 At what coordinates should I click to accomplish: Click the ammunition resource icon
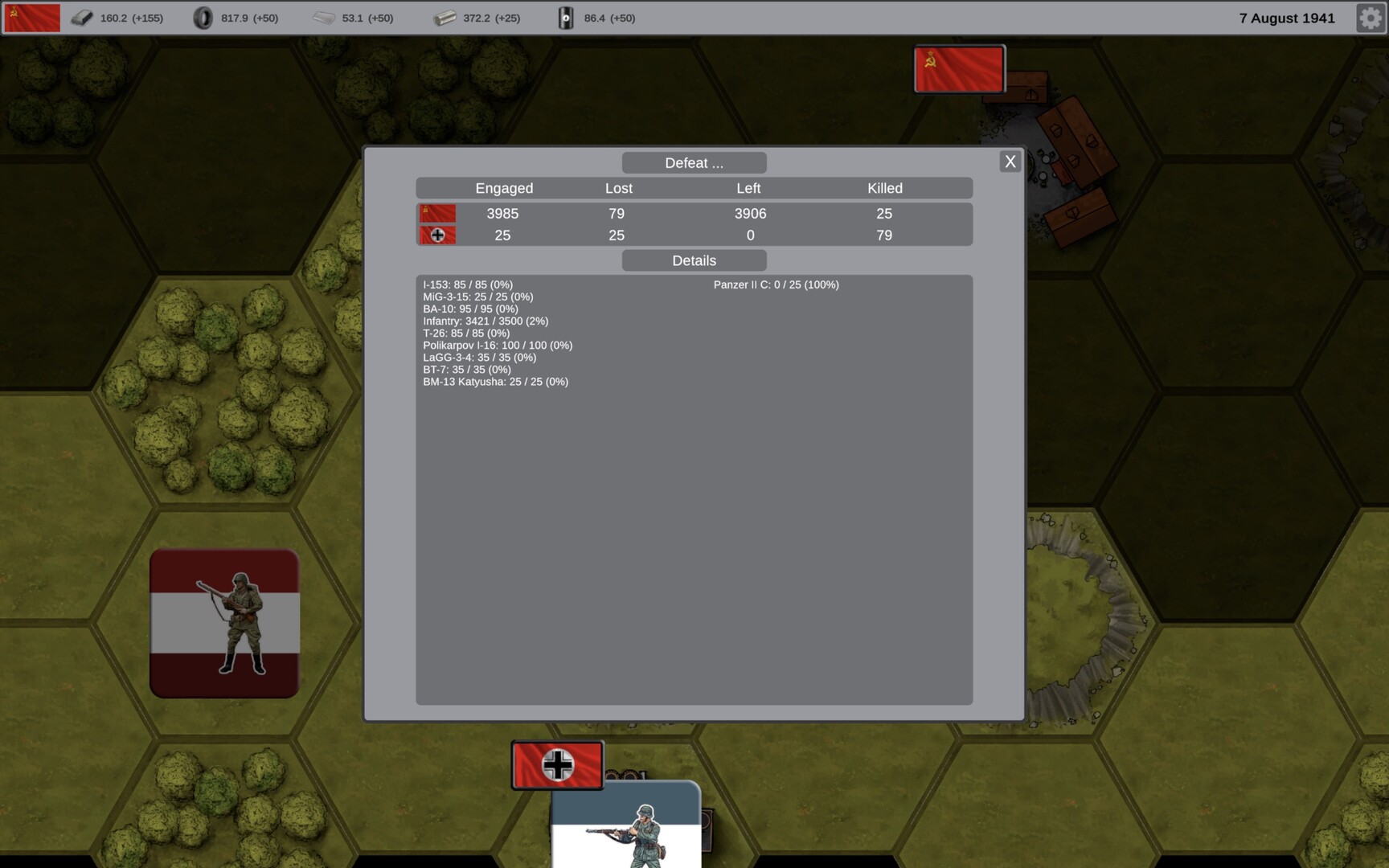[x=444, y=17]
